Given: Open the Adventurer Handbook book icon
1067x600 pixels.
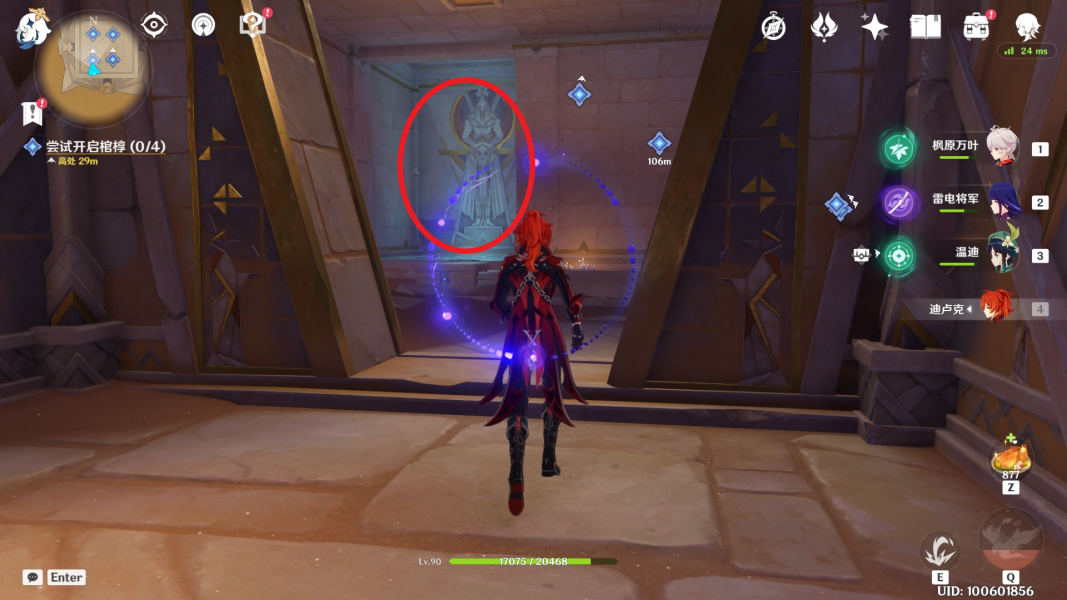Looking at the screenshot, I should pyautogui.click(x=925, y=27).
